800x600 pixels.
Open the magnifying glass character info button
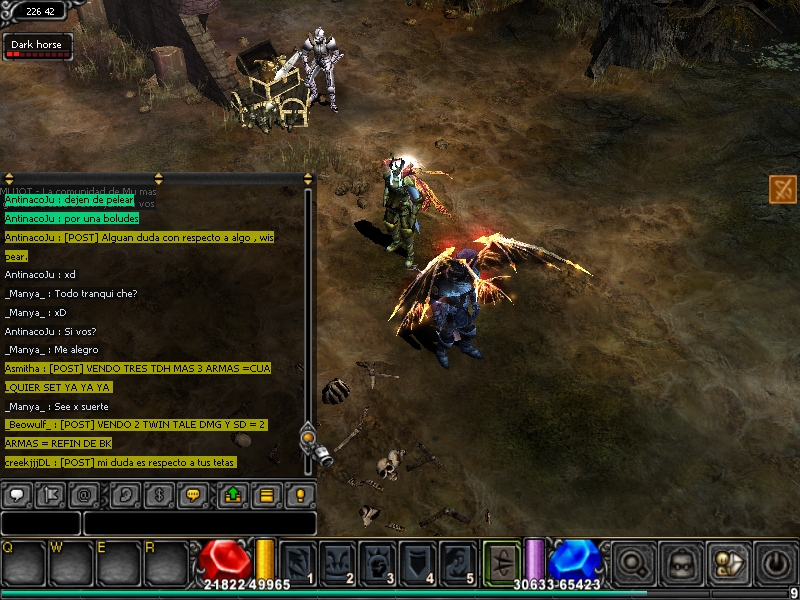tap(633, 563)
